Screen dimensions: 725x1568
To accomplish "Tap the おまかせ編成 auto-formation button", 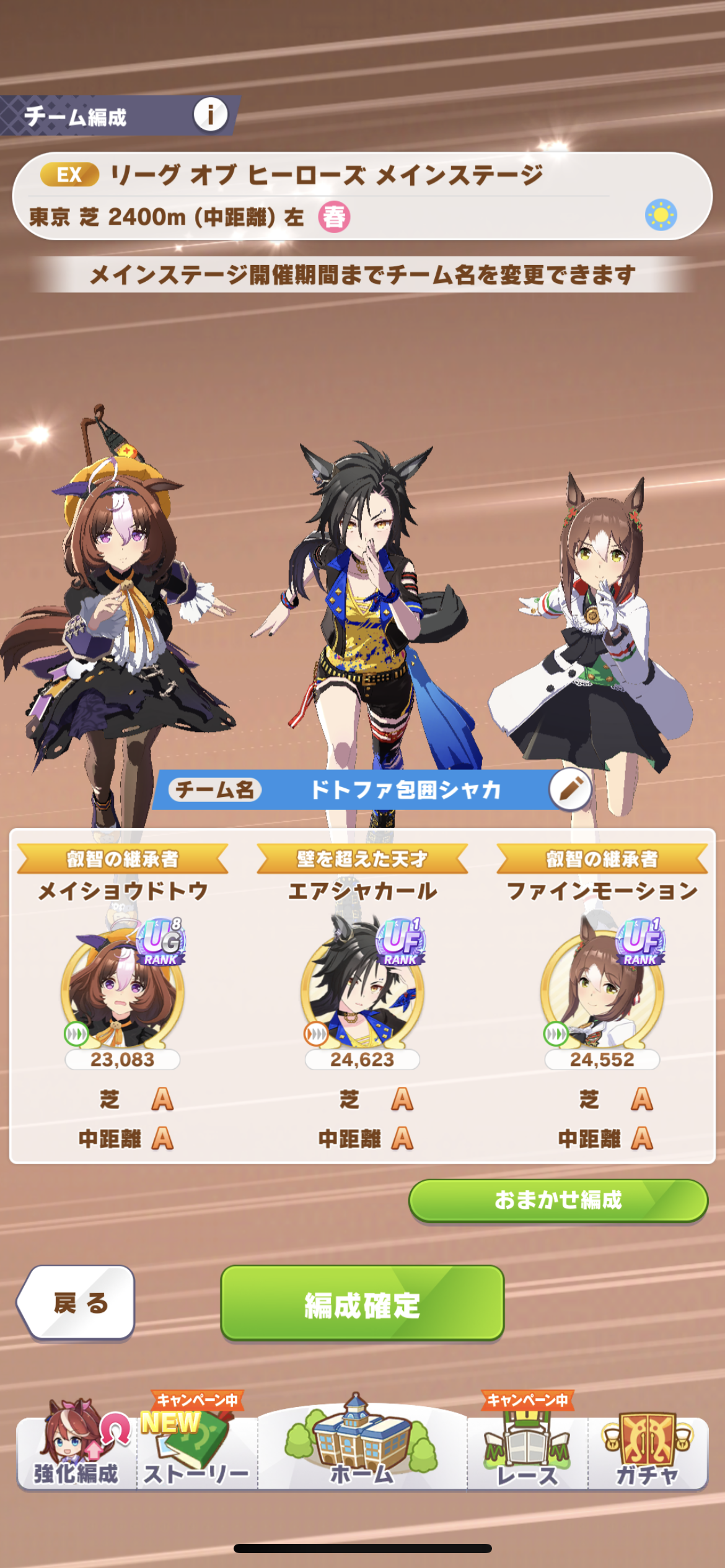I will [558, 1200].
